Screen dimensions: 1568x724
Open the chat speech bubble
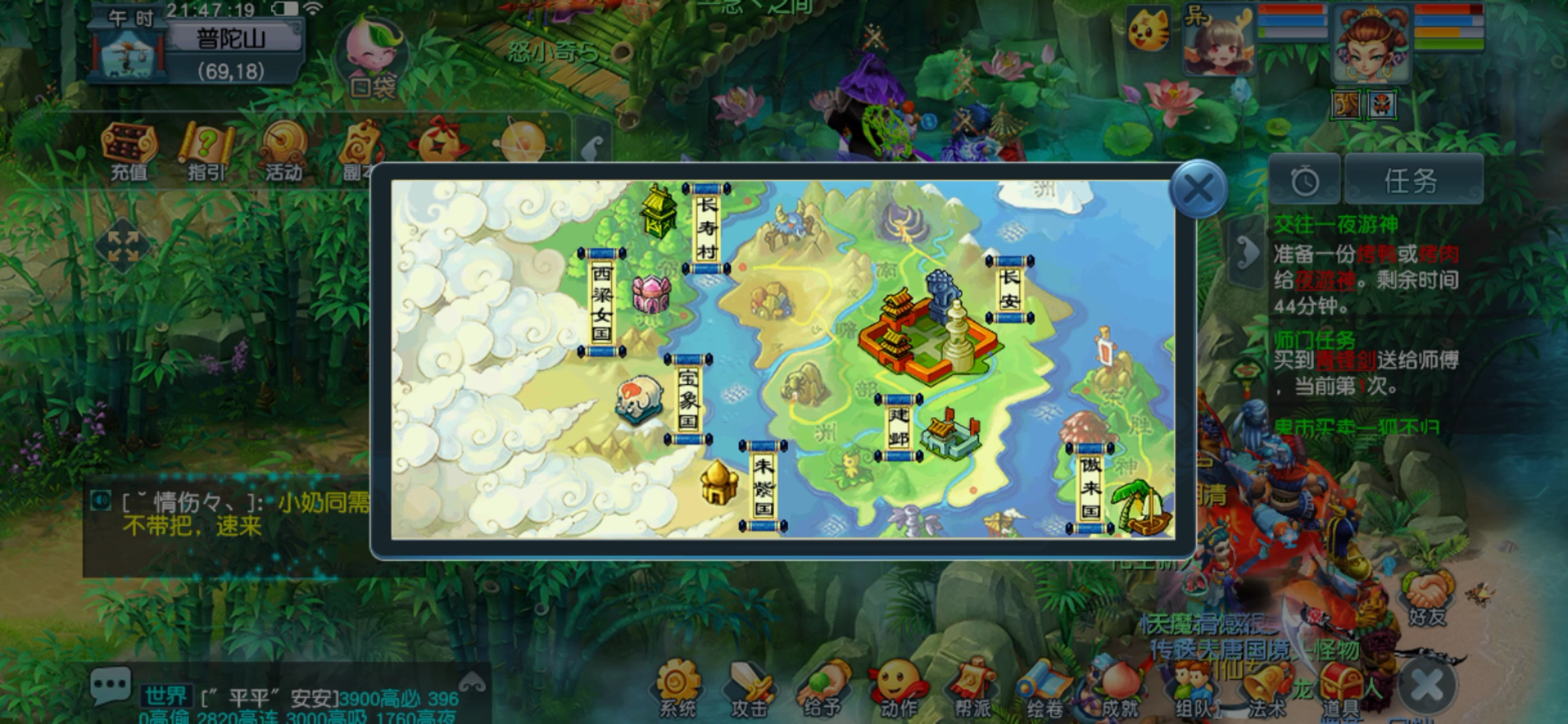coord(110,686)
